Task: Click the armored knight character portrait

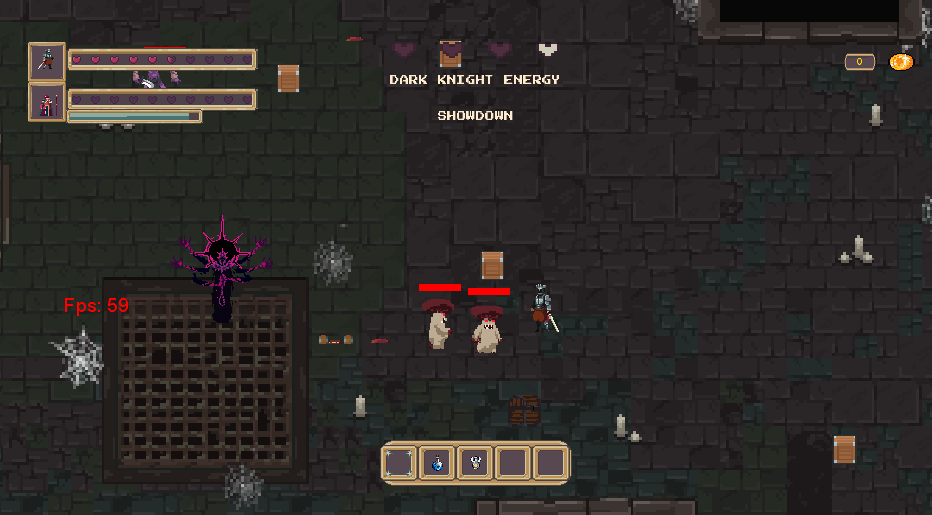Action: point(47,60)
